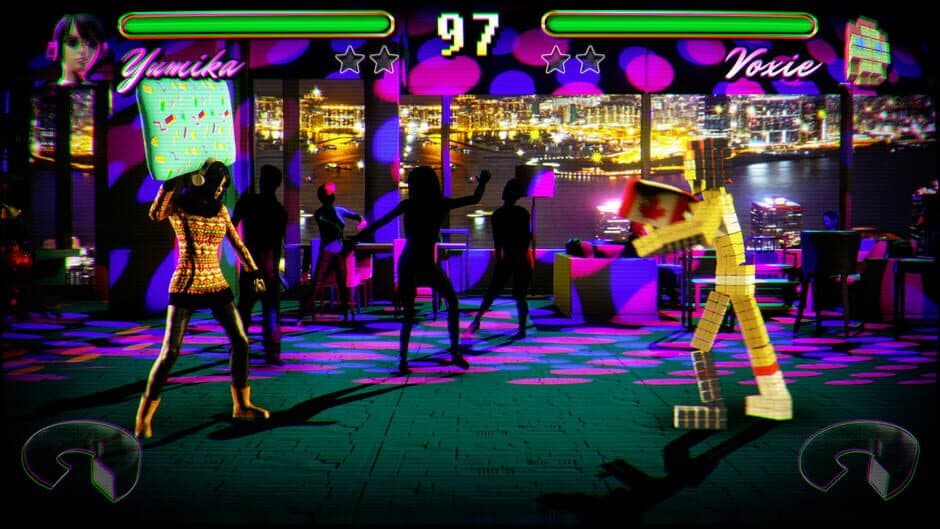The image size is (940, 529).
Task: Select Voxie's blocky character portrait
Action: [x=866, y=50]
